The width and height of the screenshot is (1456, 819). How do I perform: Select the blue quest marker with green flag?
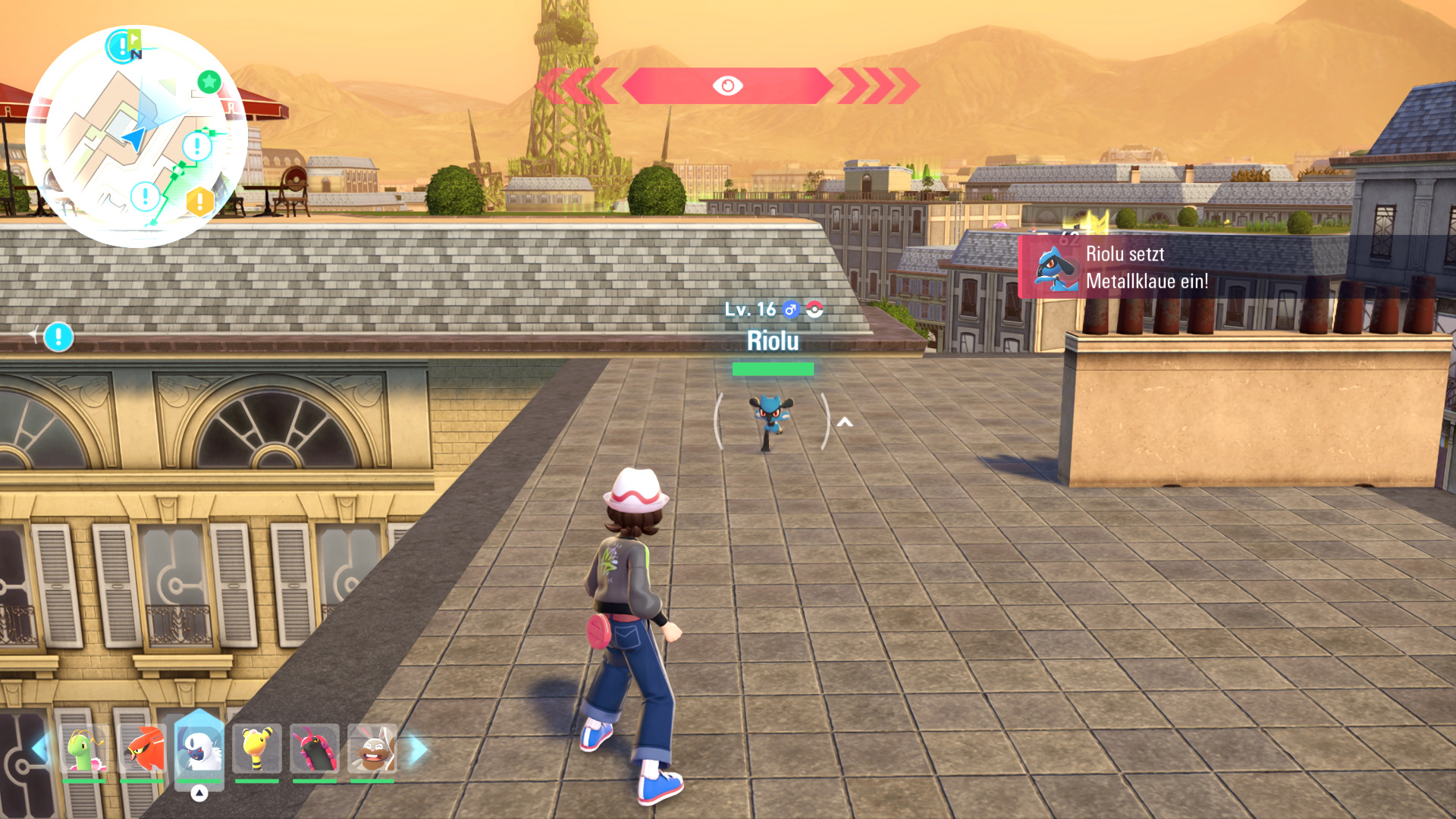click(x=122, y=45)
